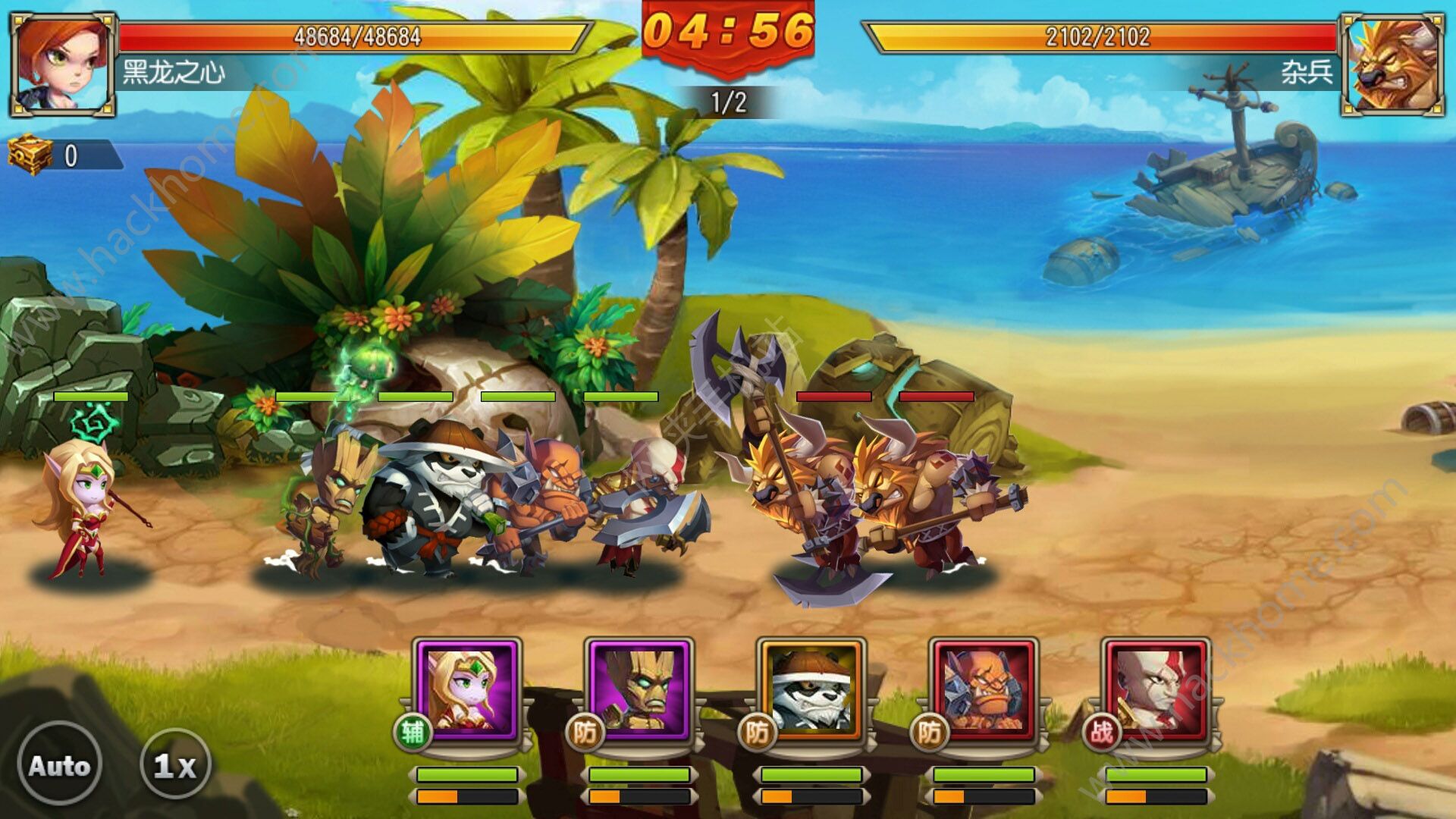The height and width of the screenshot is (819, 1456).
Task: Tap the red-haired player avatar portrait
Action: tap(62, 64)
